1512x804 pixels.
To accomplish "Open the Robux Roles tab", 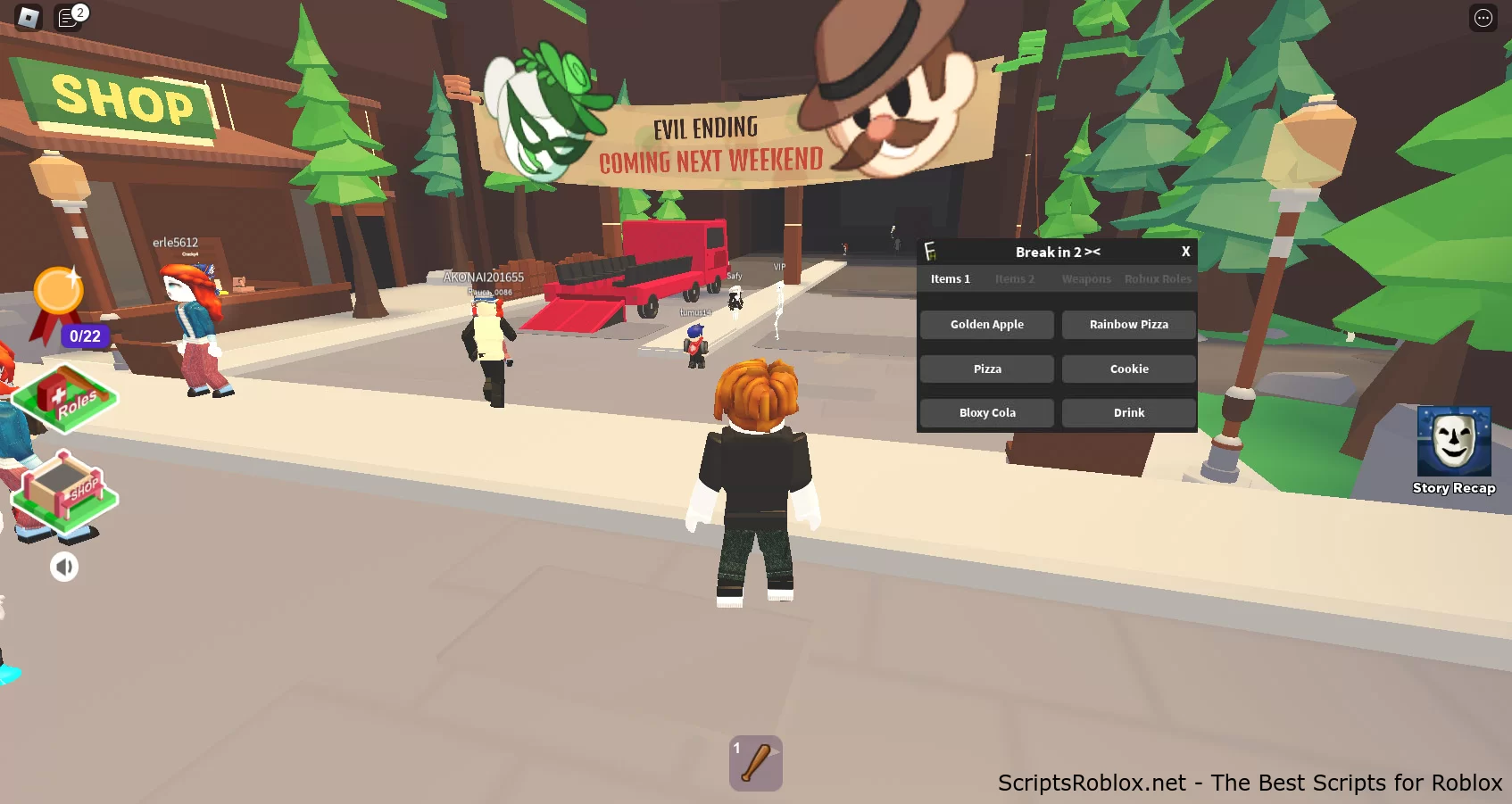I will pos(1158,278).
